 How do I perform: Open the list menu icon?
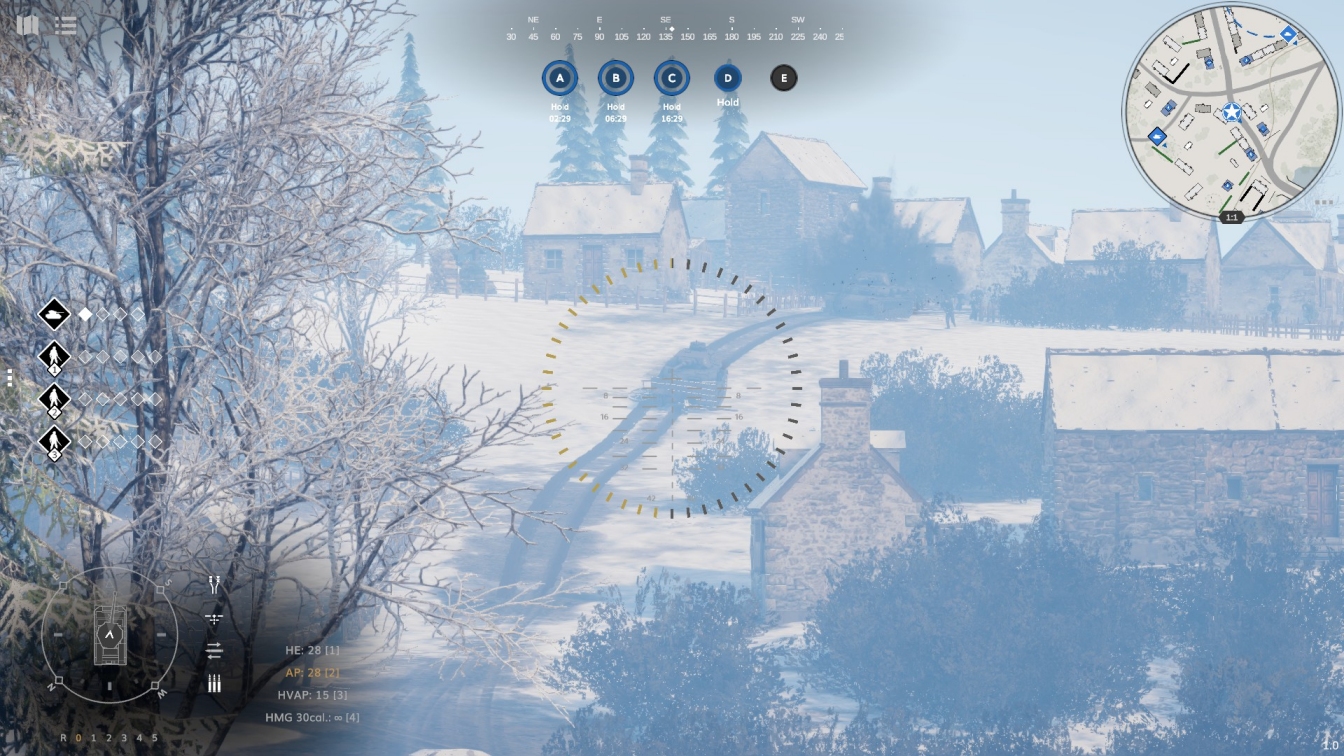66,26
